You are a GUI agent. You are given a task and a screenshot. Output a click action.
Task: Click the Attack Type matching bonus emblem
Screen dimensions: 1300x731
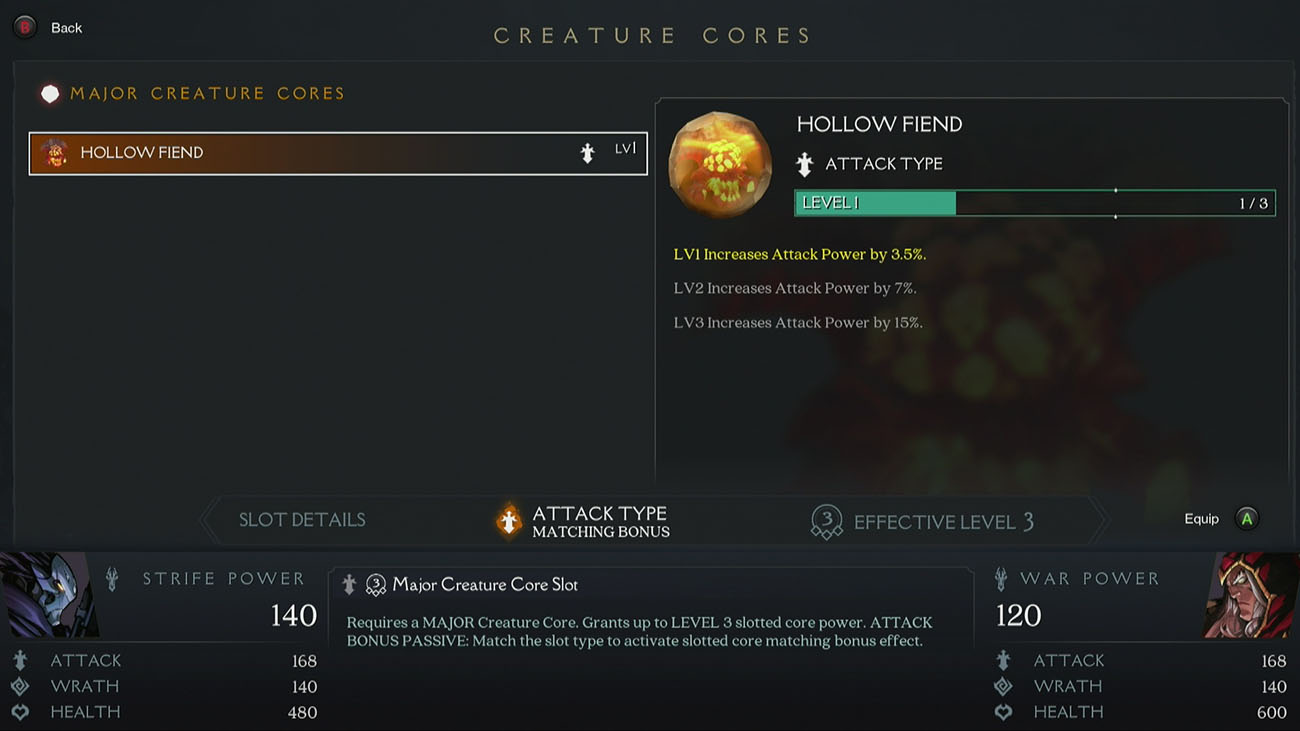(508, 519)
